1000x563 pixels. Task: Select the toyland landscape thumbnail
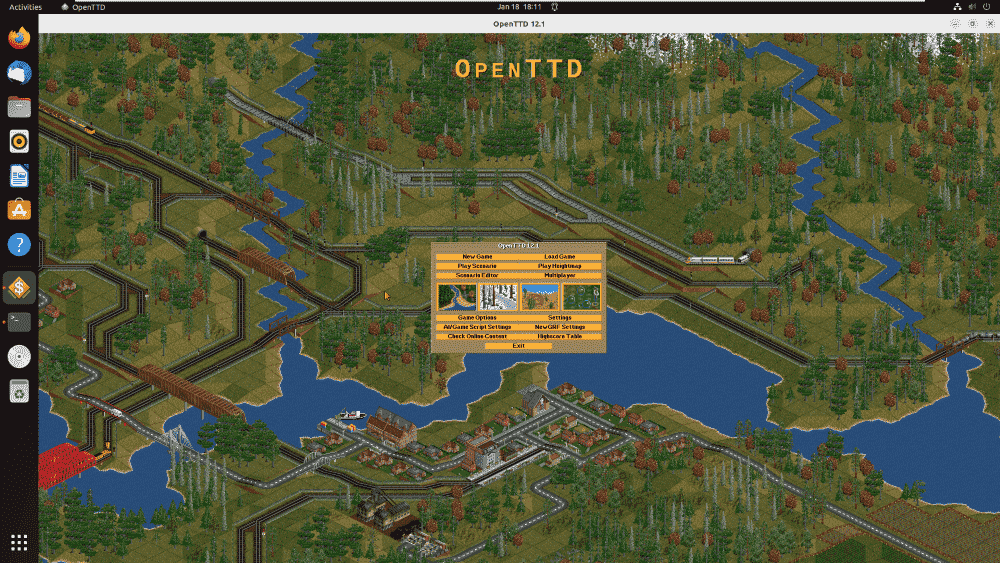pyautogui.click(x=581, y=296)
